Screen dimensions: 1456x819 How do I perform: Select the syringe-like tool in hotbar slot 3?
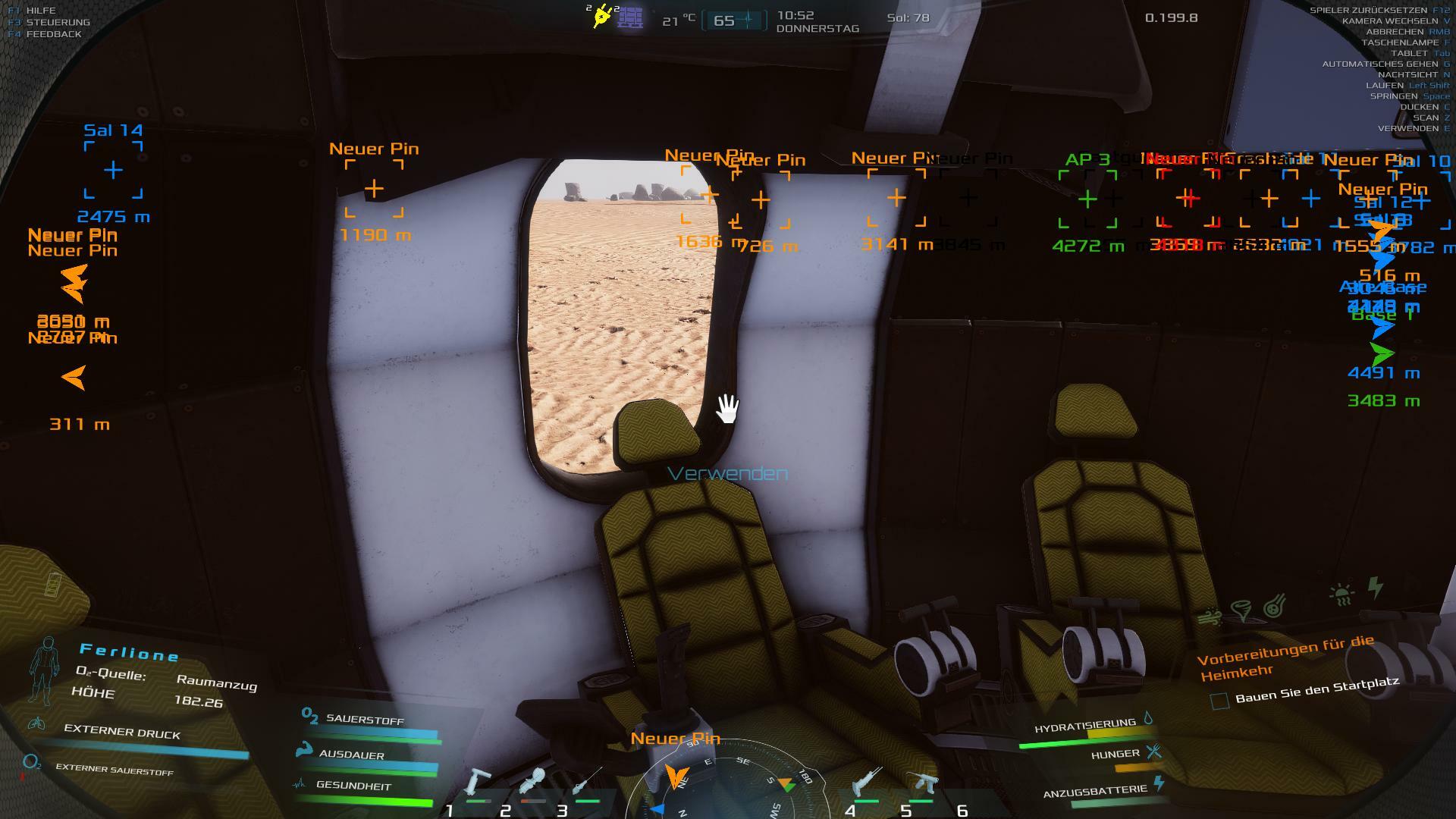point(587,783)
